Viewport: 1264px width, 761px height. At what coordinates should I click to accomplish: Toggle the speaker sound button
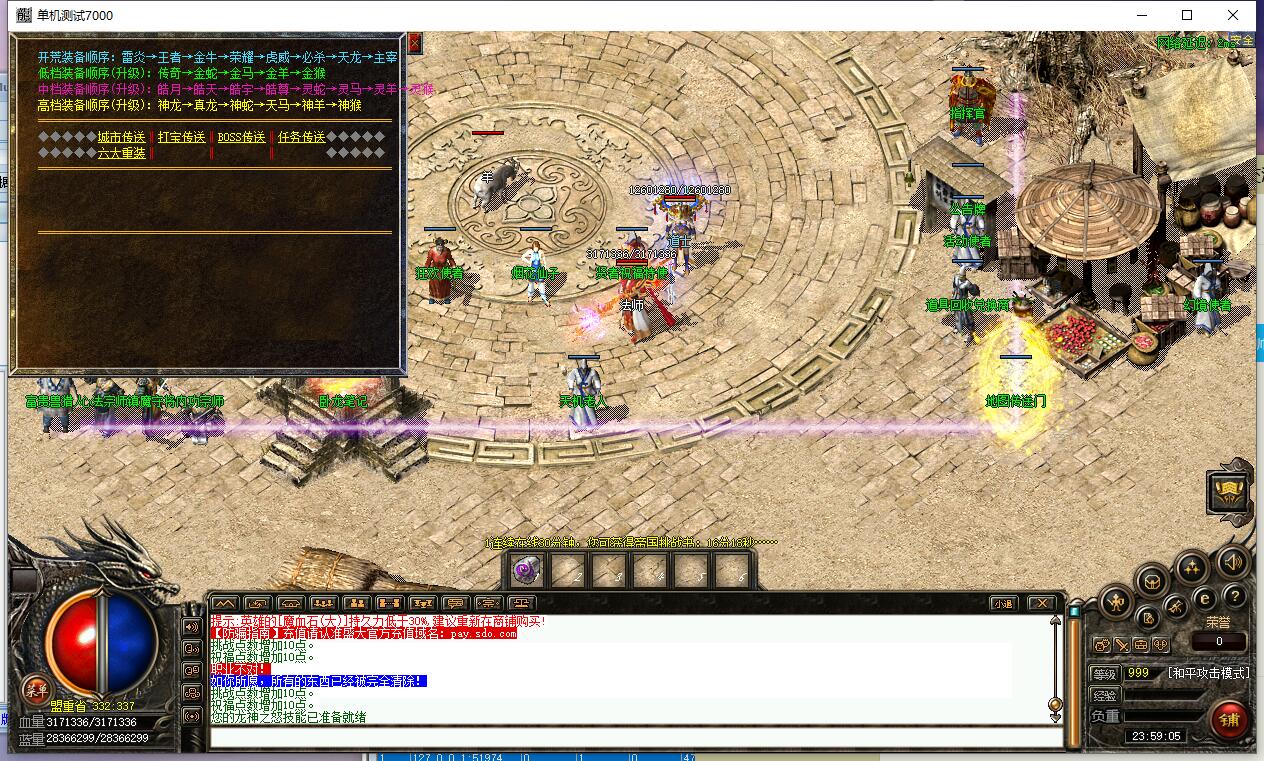click(x=1232, y=563)
